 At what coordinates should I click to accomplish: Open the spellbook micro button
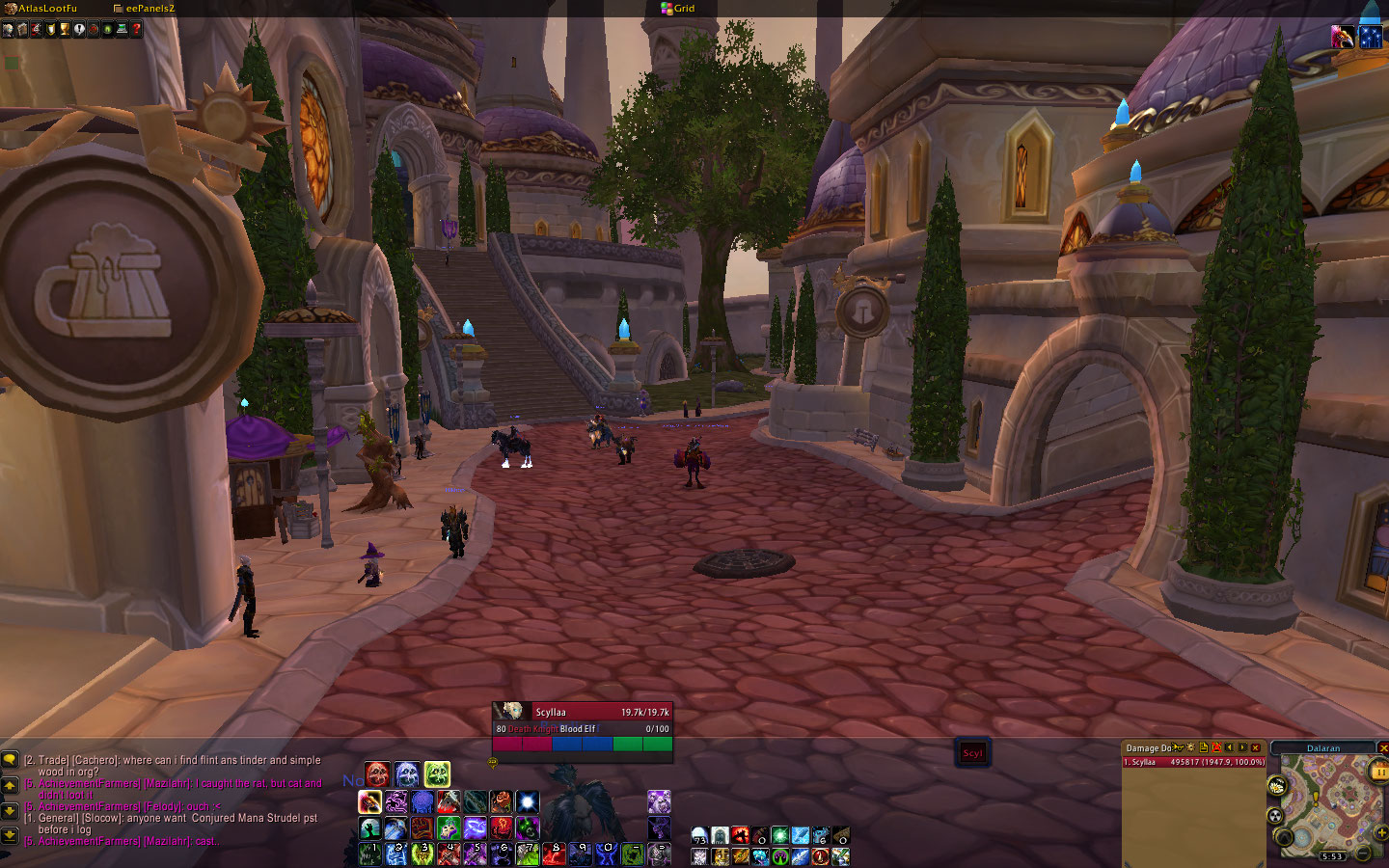point(21,29)
